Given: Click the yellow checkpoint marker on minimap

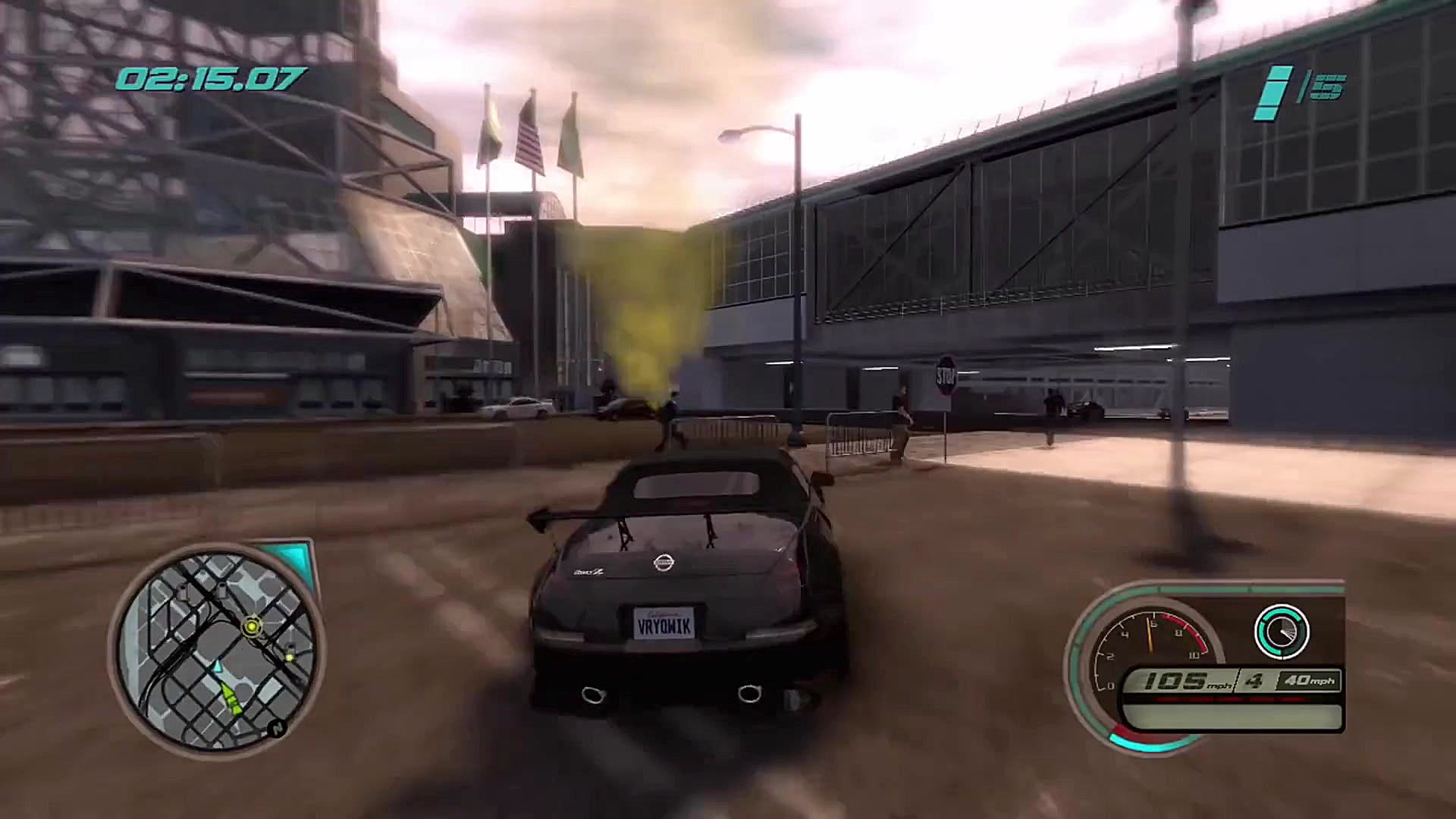Looking at the screenshot, I should pos(253,626).
